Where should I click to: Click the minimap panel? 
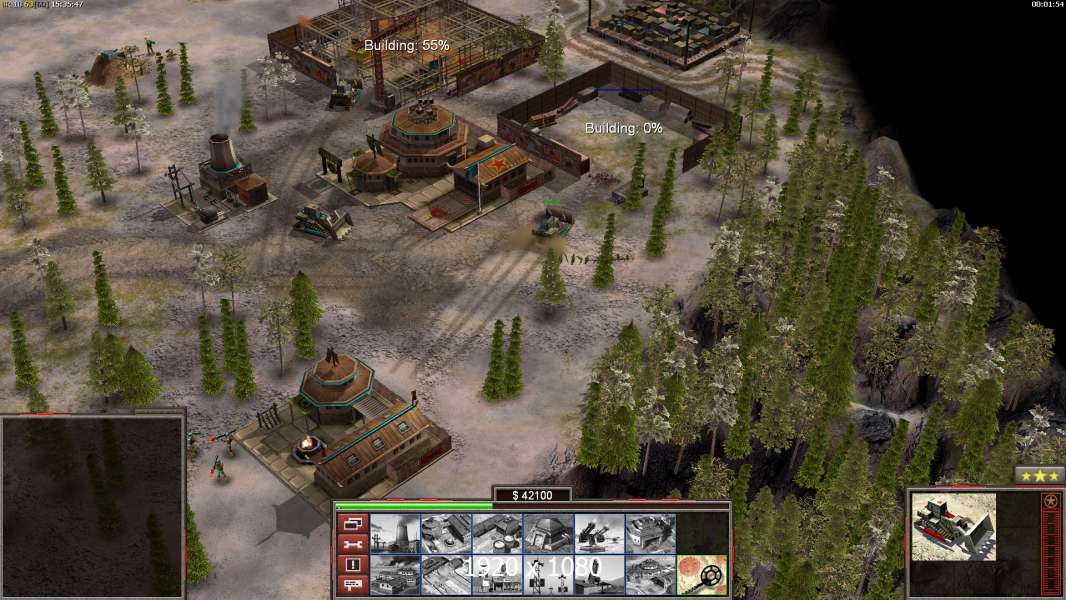(92, 506)
